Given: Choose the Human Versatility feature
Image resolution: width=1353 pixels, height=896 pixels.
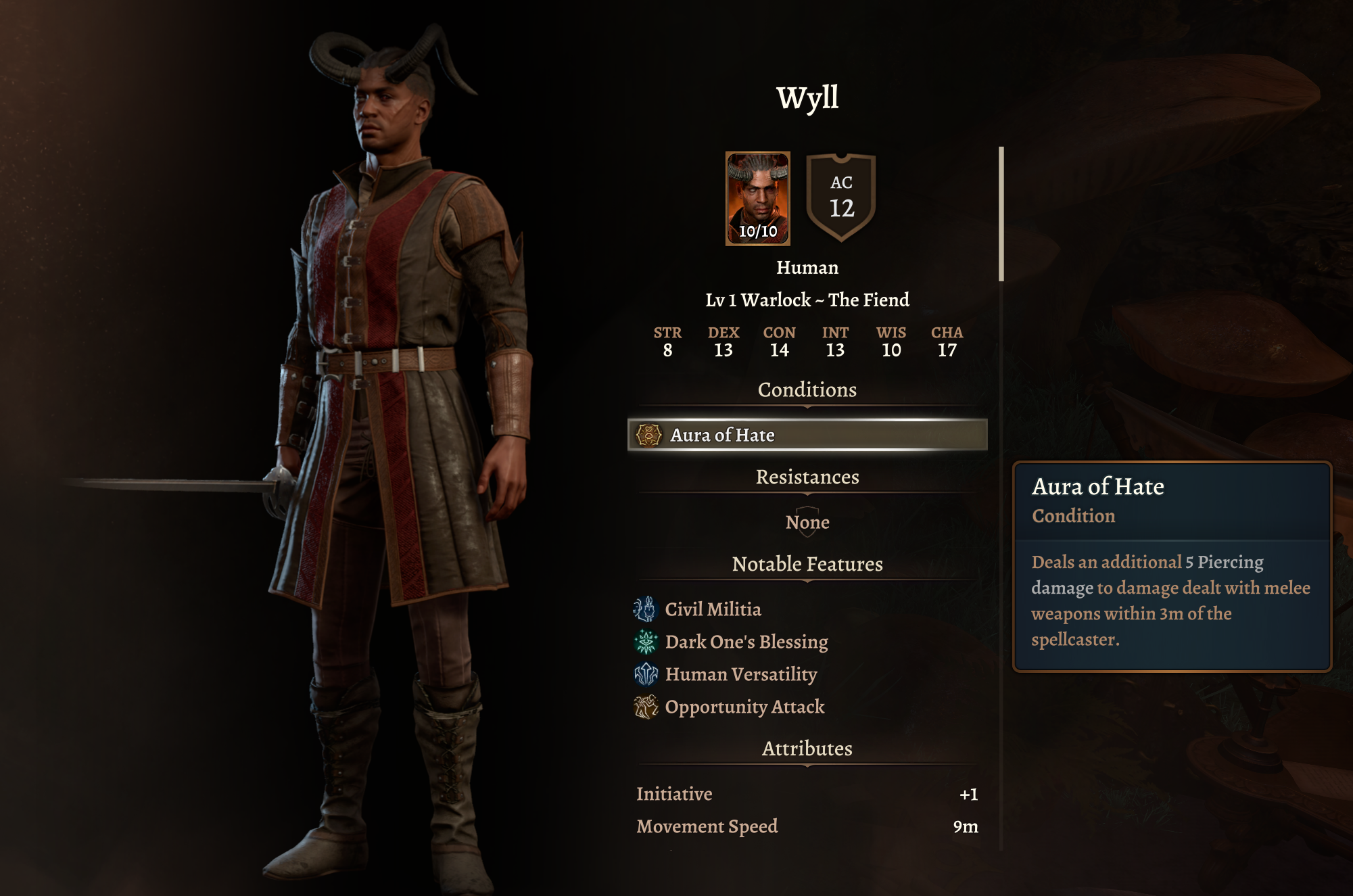Looking at the screenshot, I should (x=740, y=674).
